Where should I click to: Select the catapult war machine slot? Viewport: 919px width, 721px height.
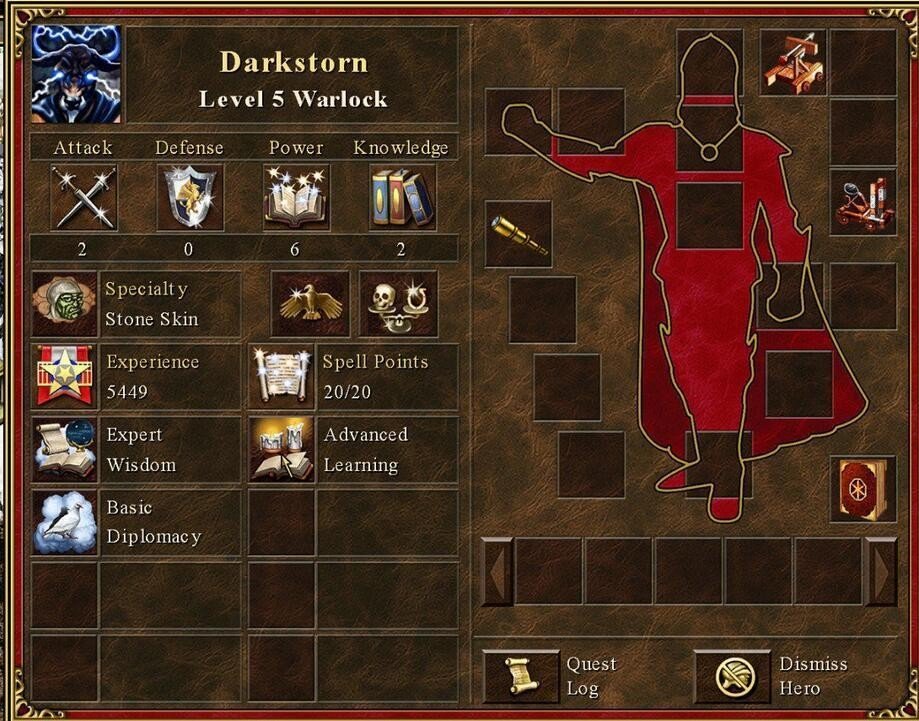pos(862,205)
